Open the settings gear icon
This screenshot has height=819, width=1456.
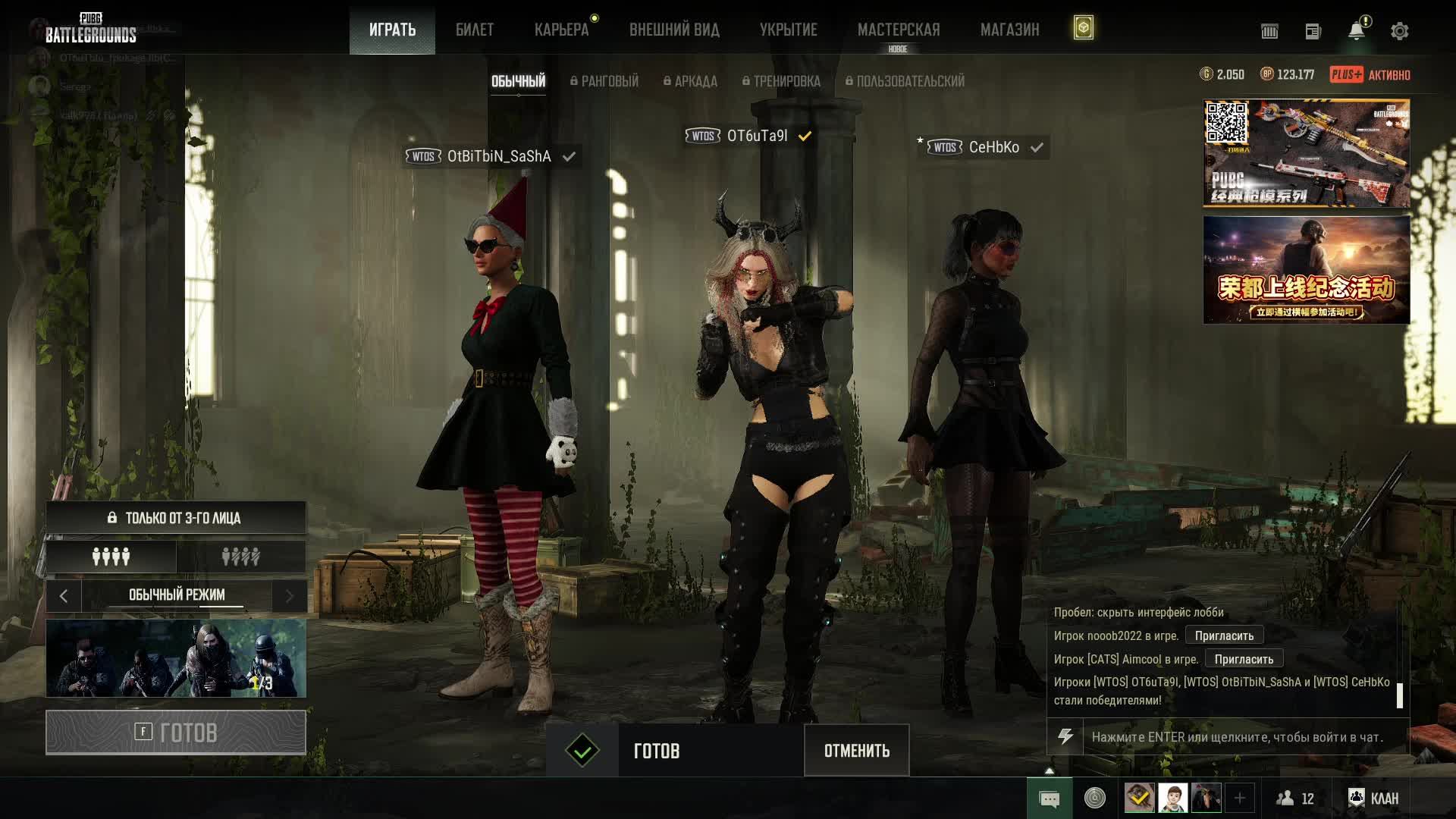pos(1399,31)
